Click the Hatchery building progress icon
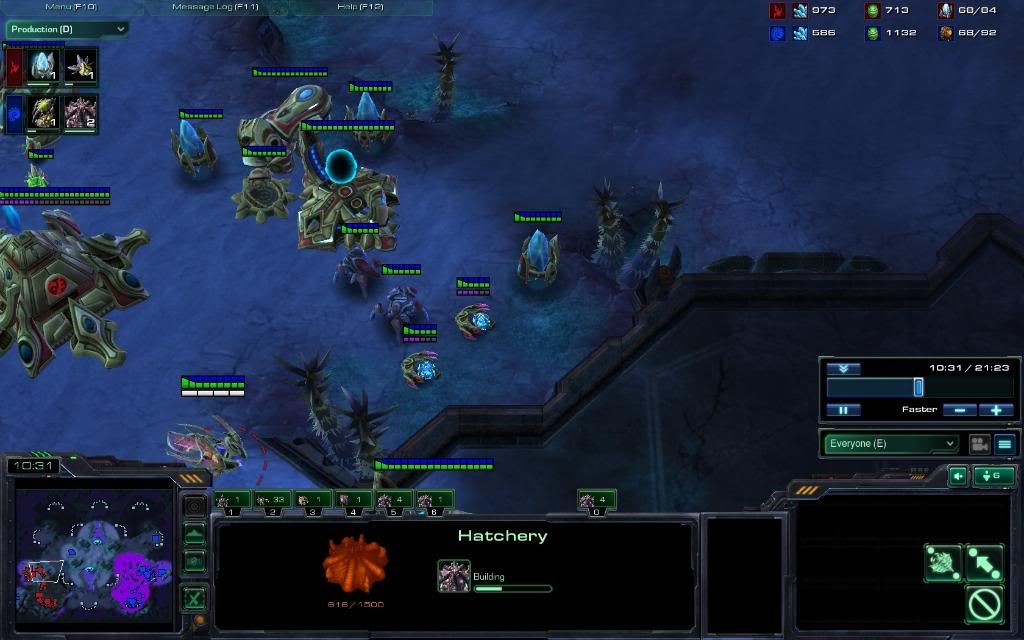This screenshot has height=640, width=1024. (453, 576)
